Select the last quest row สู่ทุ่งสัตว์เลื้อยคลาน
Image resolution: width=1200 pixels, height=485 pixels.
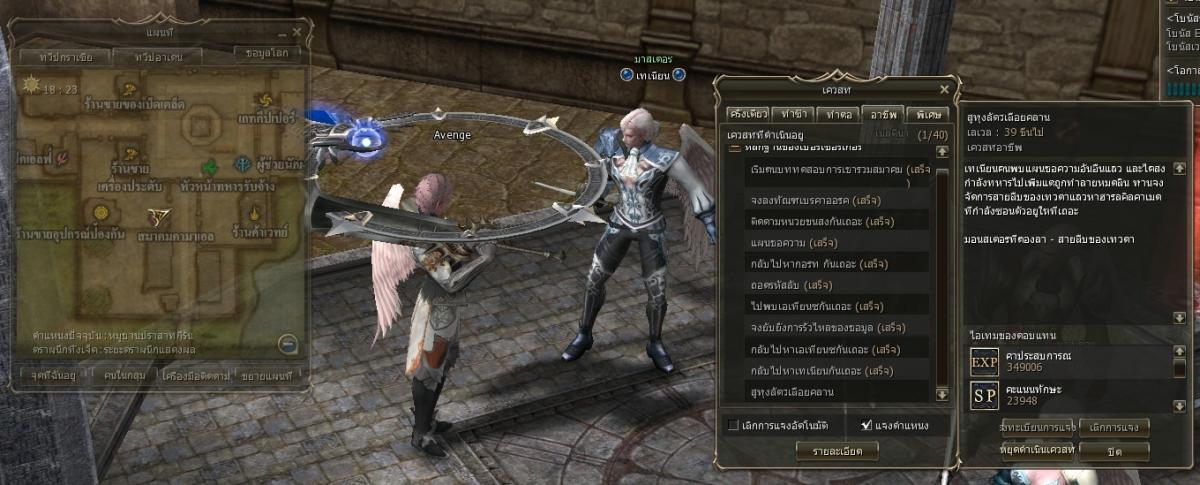coord(791,391)
